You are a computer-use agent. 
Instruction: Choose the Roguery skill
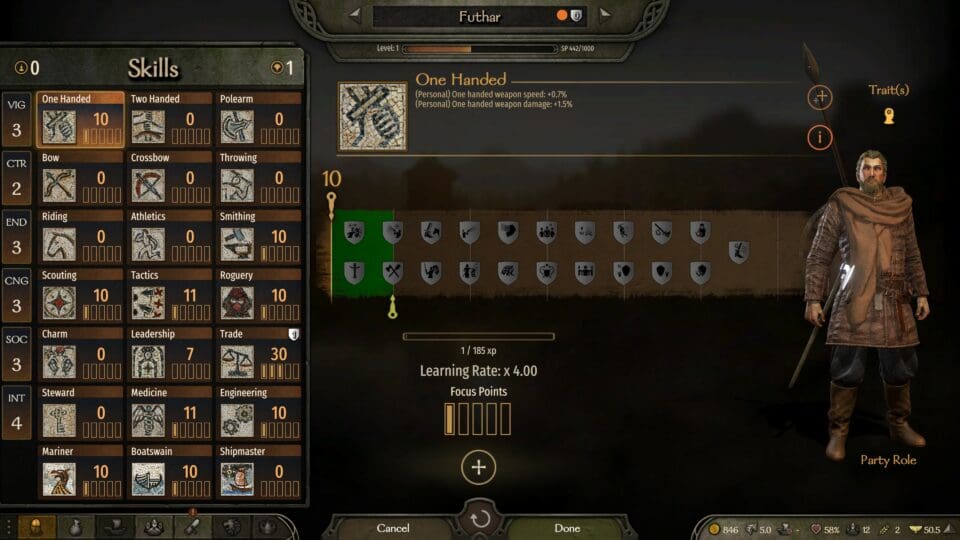coord(259,295)
